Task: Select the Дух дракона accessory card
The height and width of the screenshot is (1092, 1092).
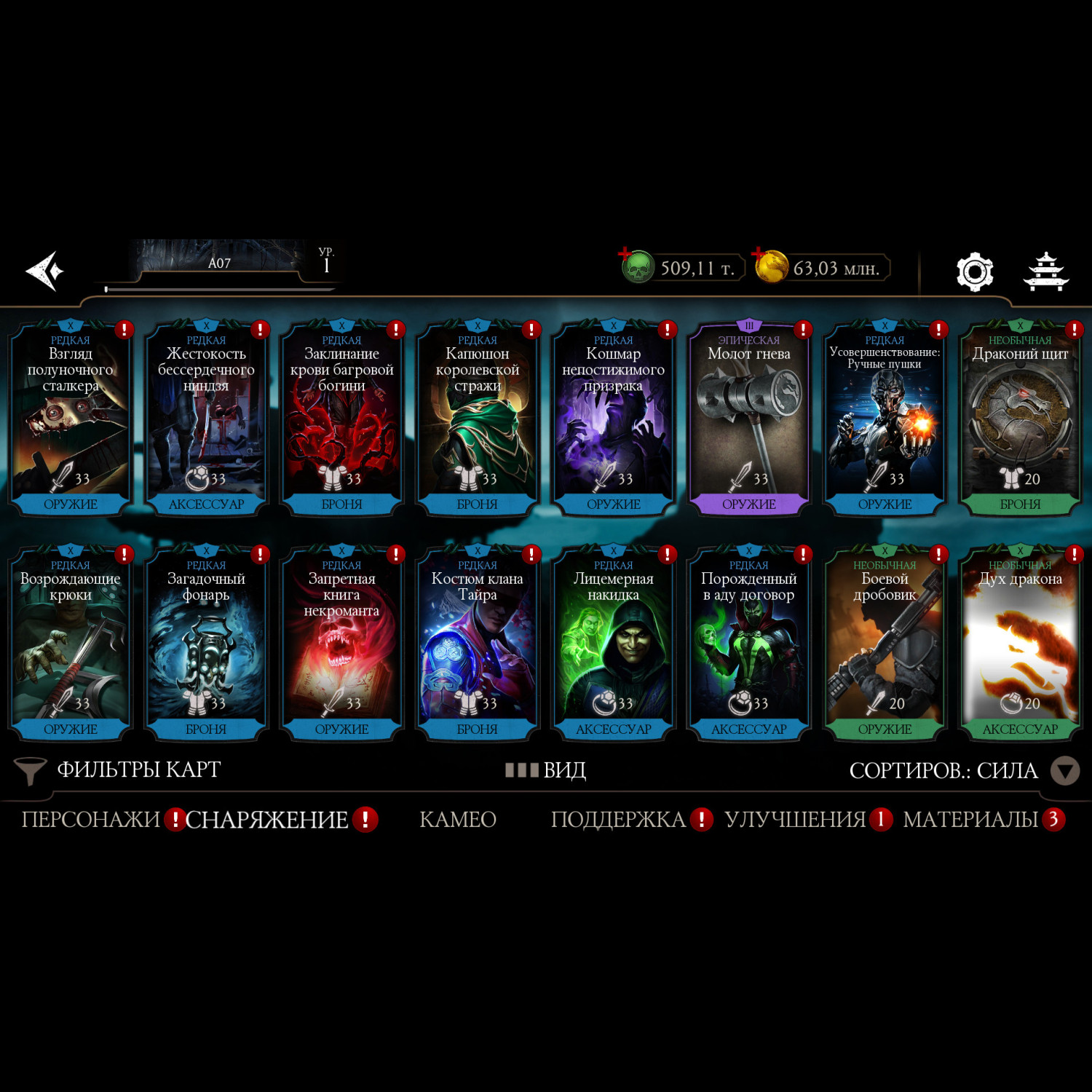Action: (x=1020, y=644)
